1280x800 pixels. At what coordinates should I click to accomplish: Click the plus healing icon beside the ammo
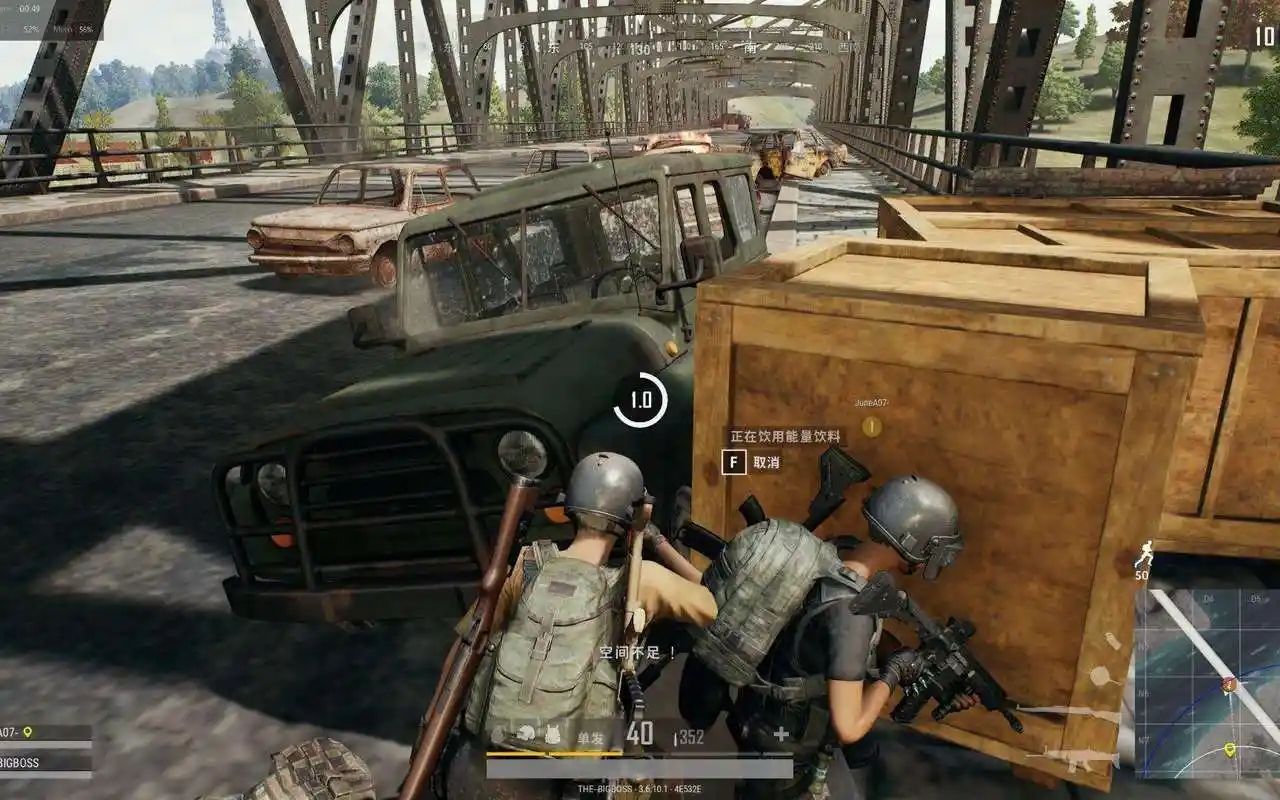click(x=781, y=734)
